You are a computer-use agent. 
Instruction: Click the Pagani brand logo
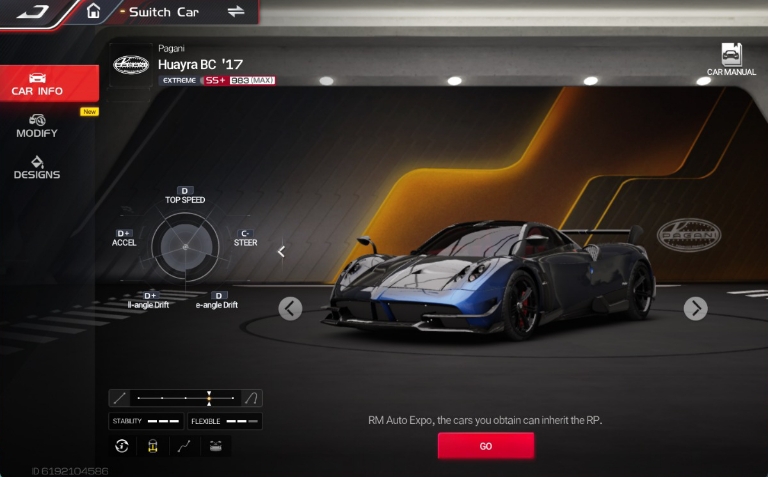point(130,65)
